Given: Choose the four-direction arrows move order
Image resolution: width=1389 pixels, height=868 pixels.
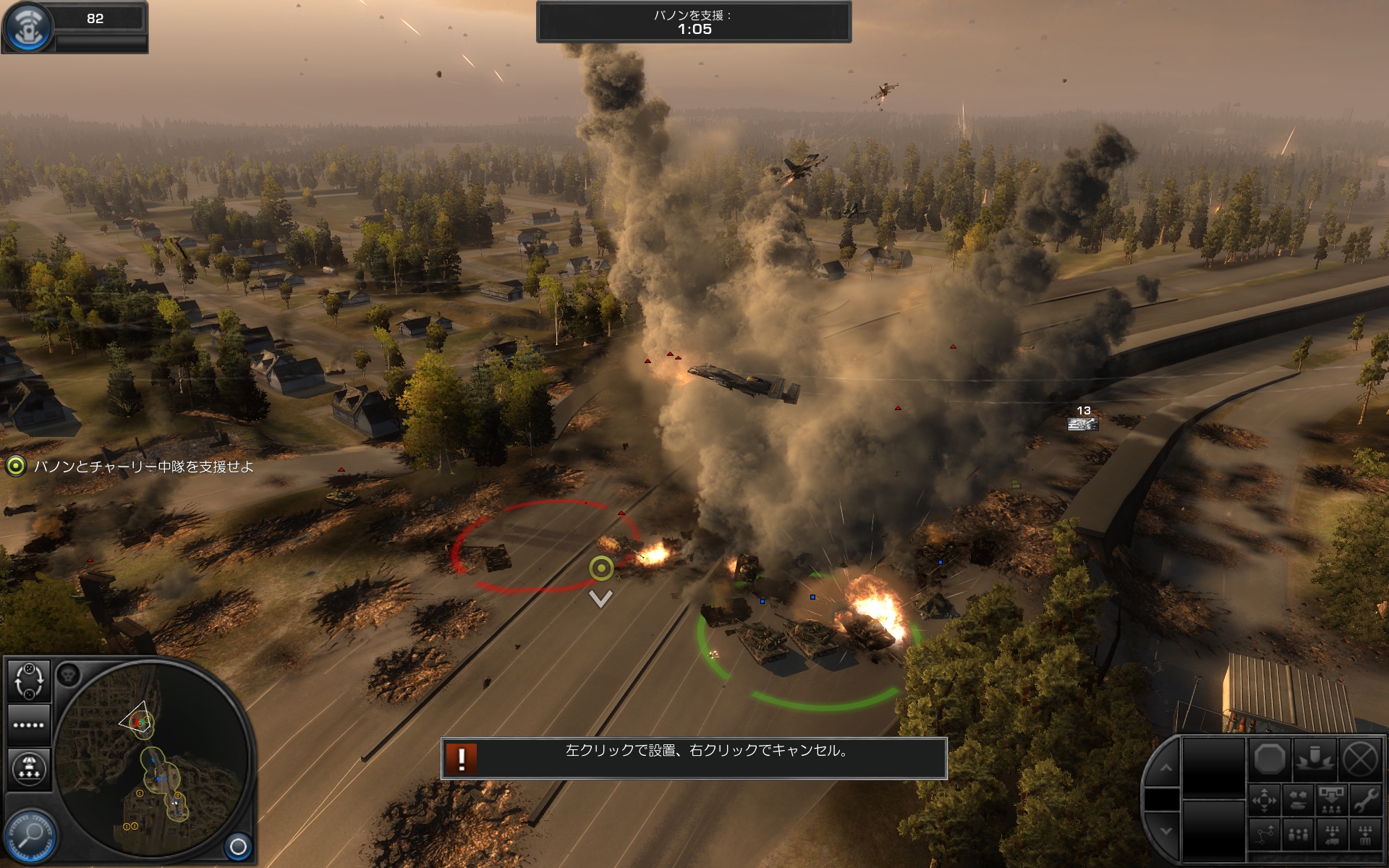Looking at the screenshot, I should tap(1264, 800).
